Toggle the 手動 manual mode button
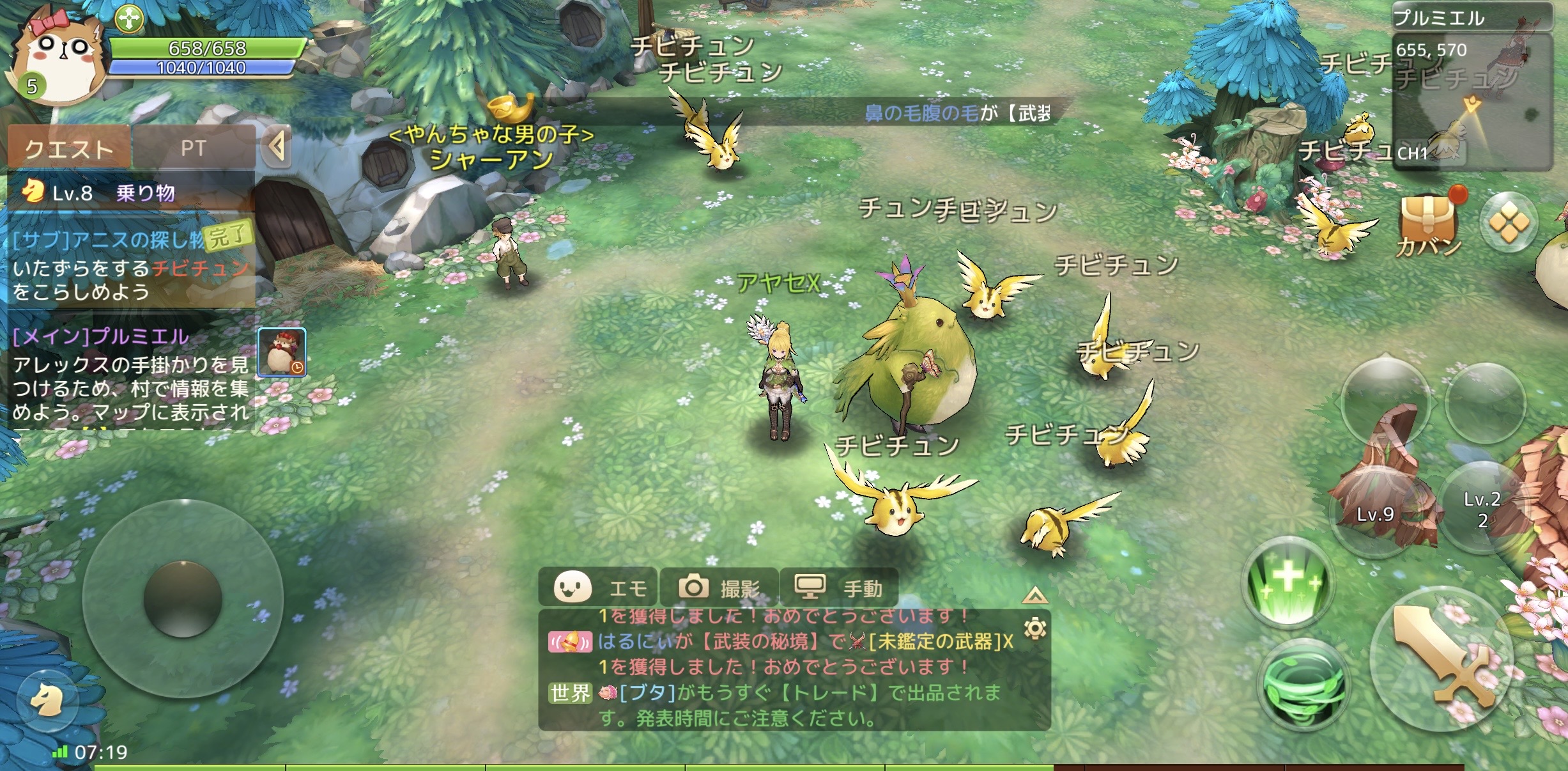The image size is (1568, 771). pyautogui.click(x=839, y=587)
